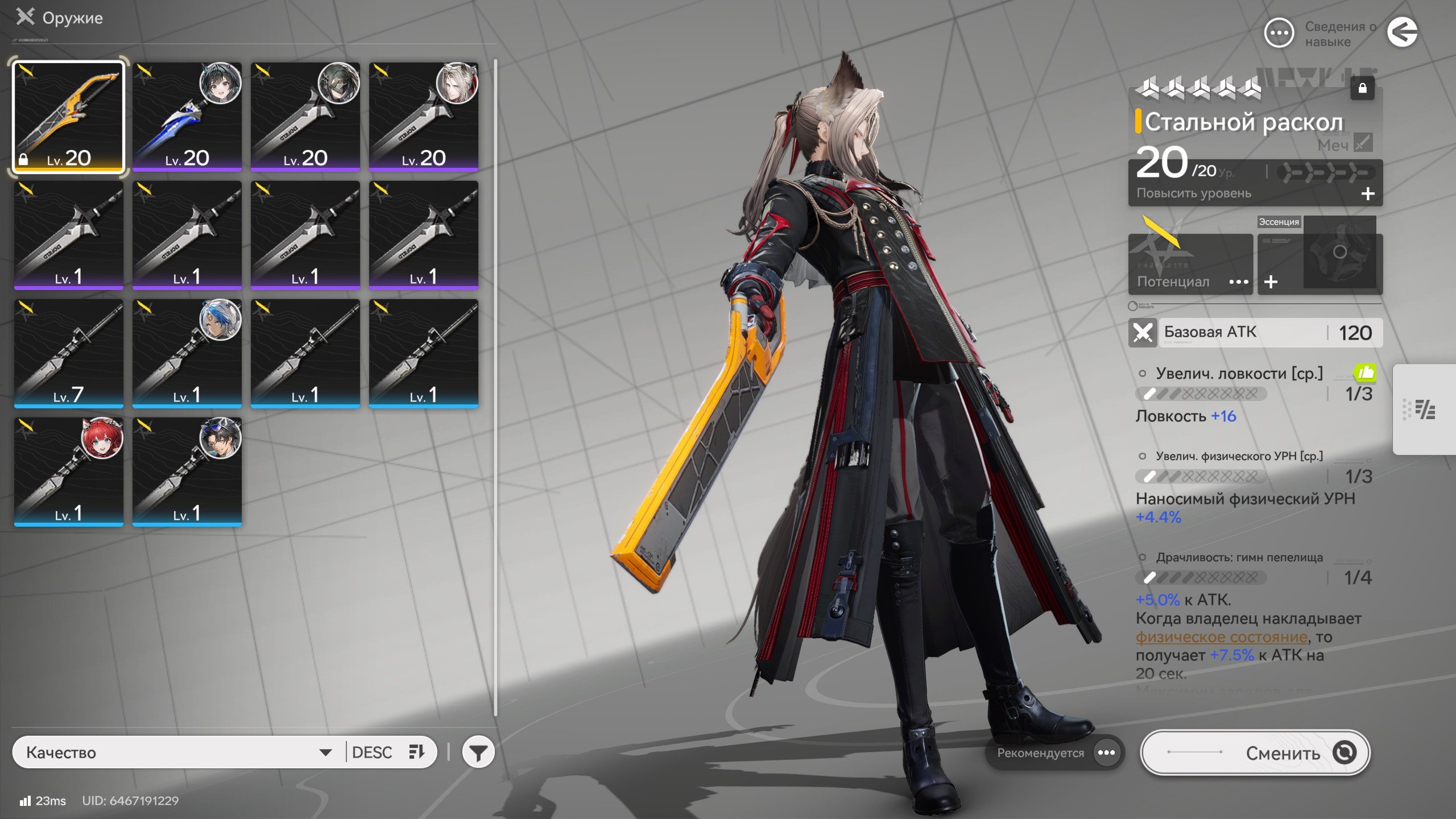
Task: Toggle the weapon lock icon
Action: pos(1362,88)
